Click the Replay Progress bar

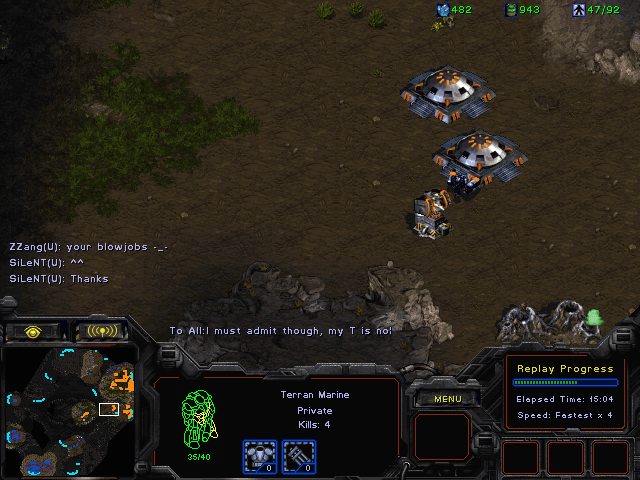pos(563,382)
